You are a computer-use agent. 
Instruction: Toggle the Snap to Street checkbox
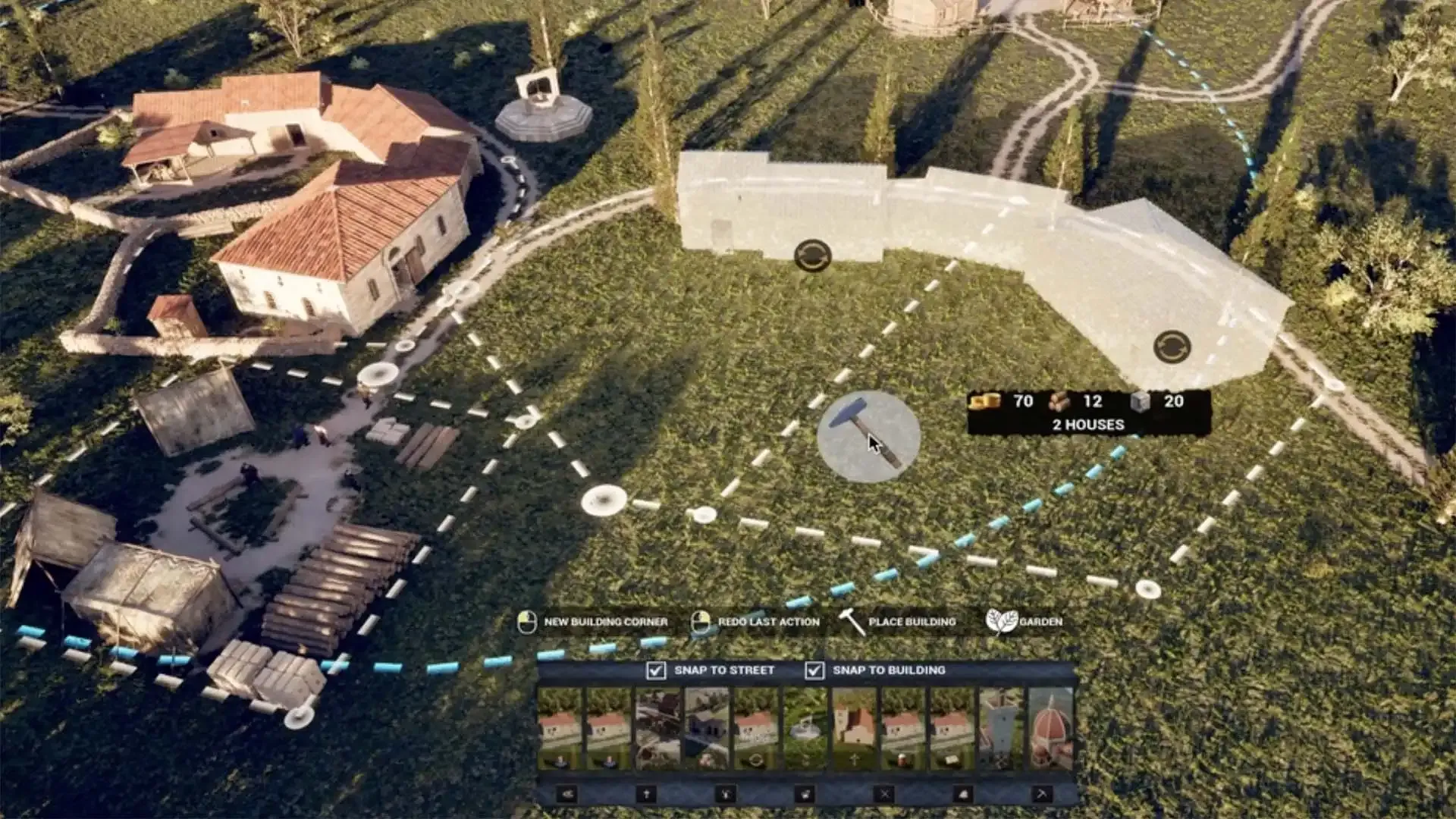(656, 670)
